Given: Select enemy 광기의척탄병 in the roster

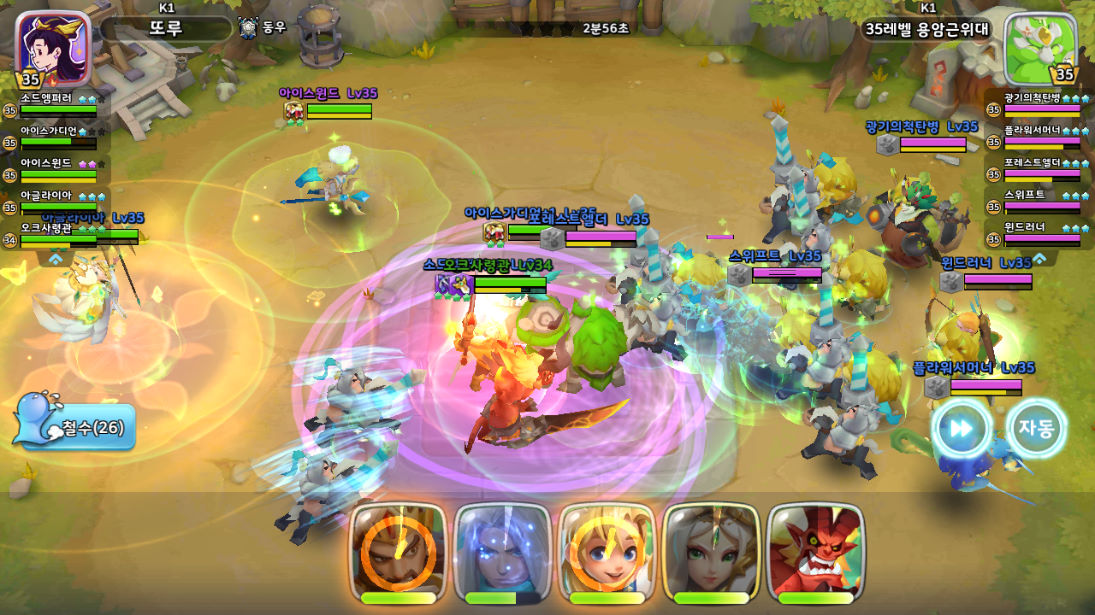Looking at the screenshot, I should tap(1040, 104).
